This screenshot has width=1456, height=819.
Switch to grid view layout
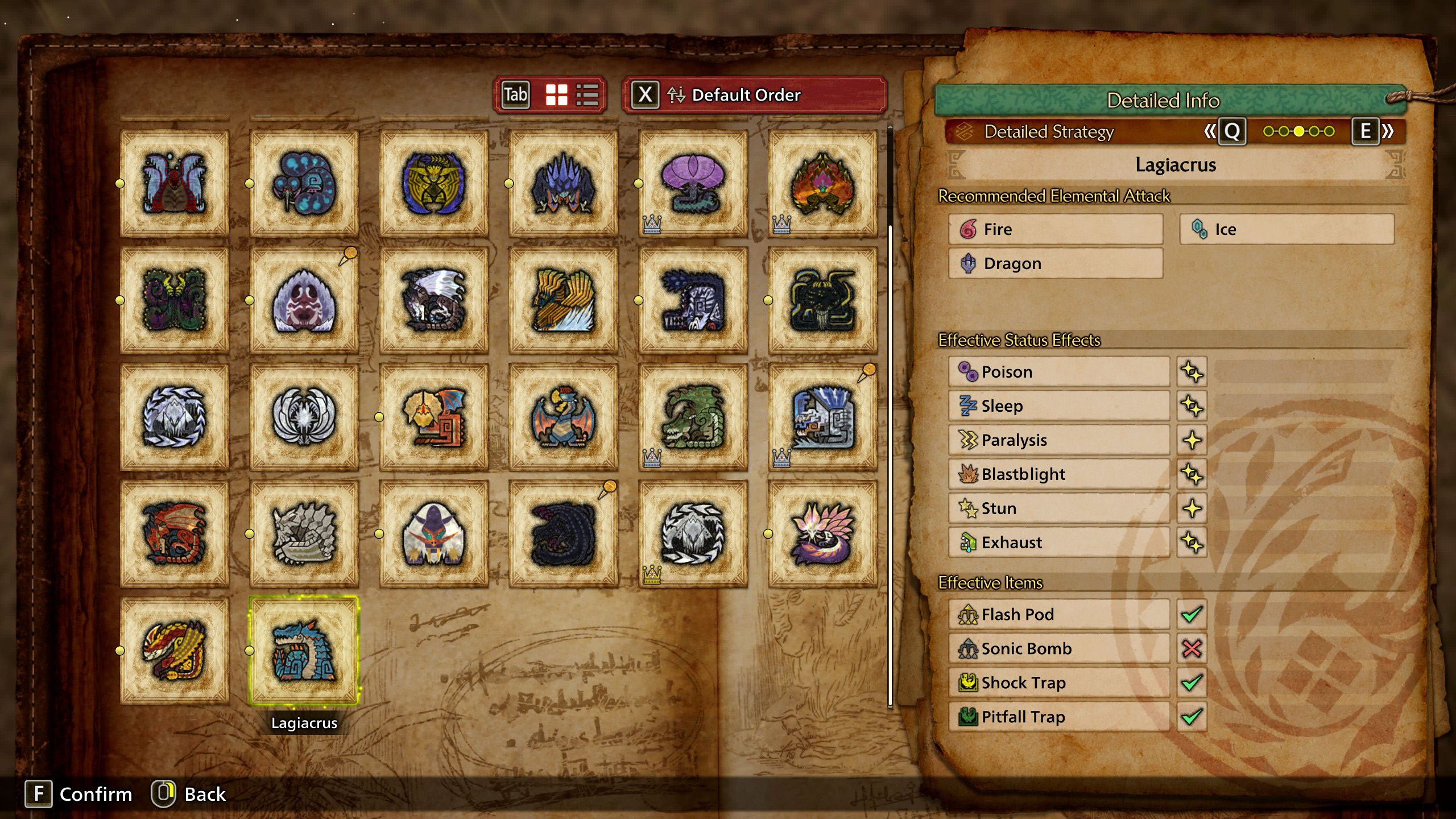[556, 95]
